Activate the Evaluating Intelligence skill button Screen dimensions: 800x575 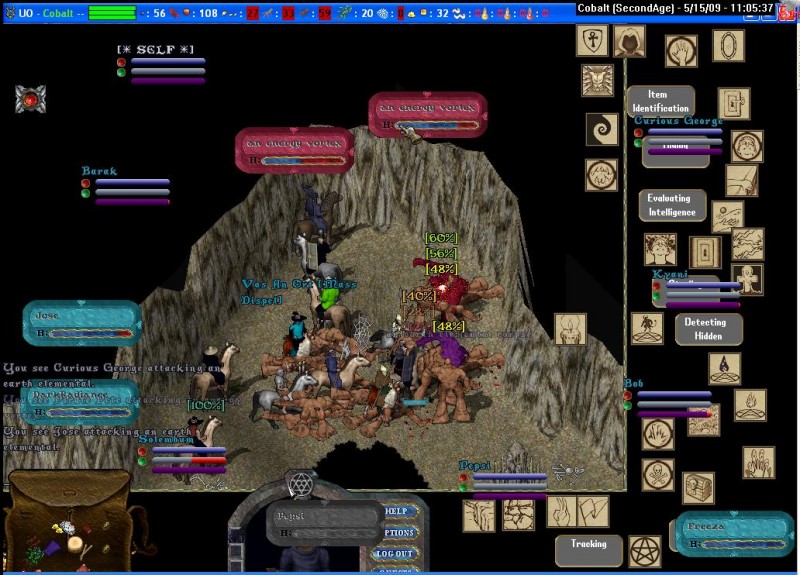(x=671, y=205)
